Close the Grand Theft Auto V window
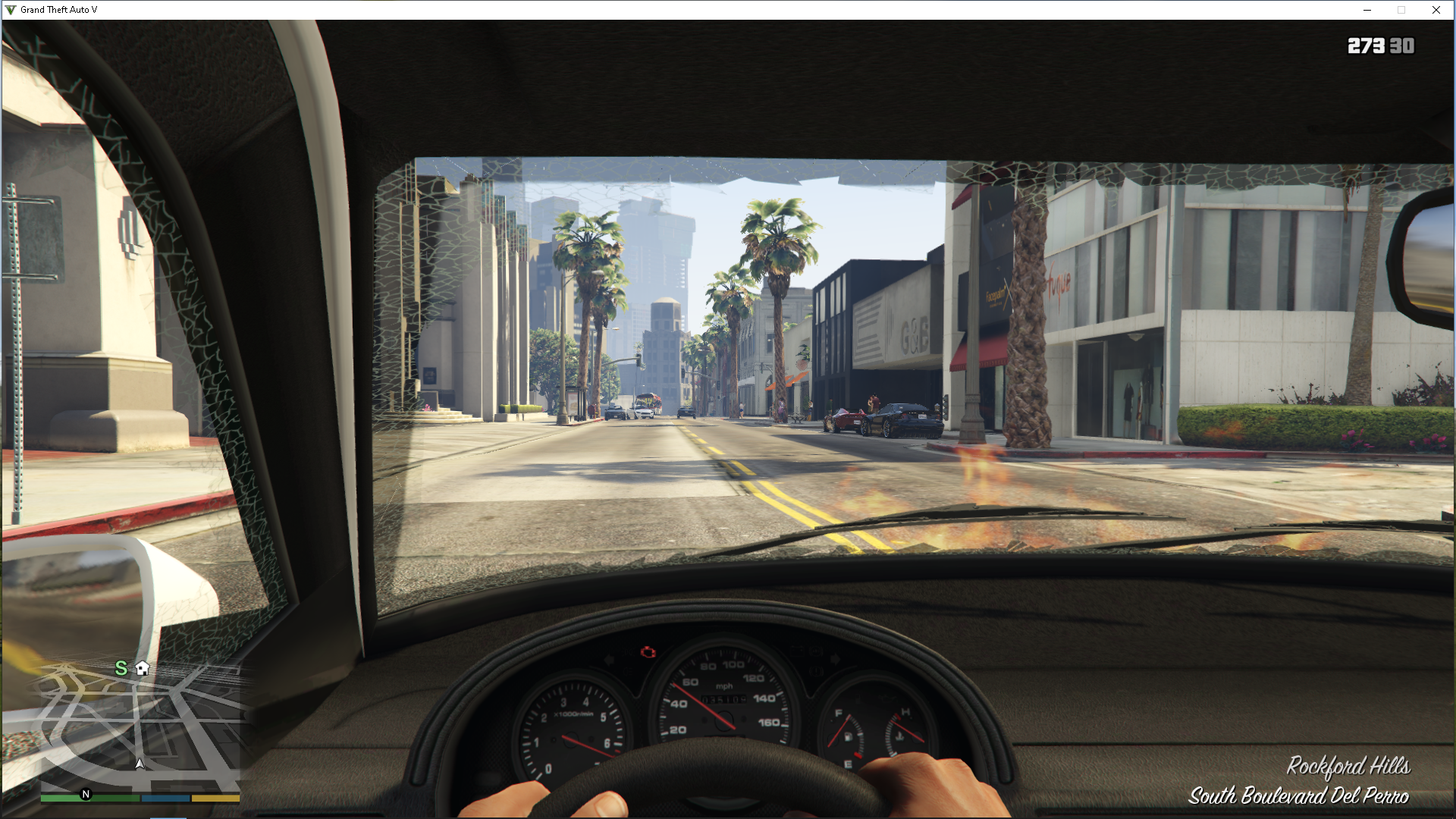Screen dimensions: 1456x819 click(1436, 10)
